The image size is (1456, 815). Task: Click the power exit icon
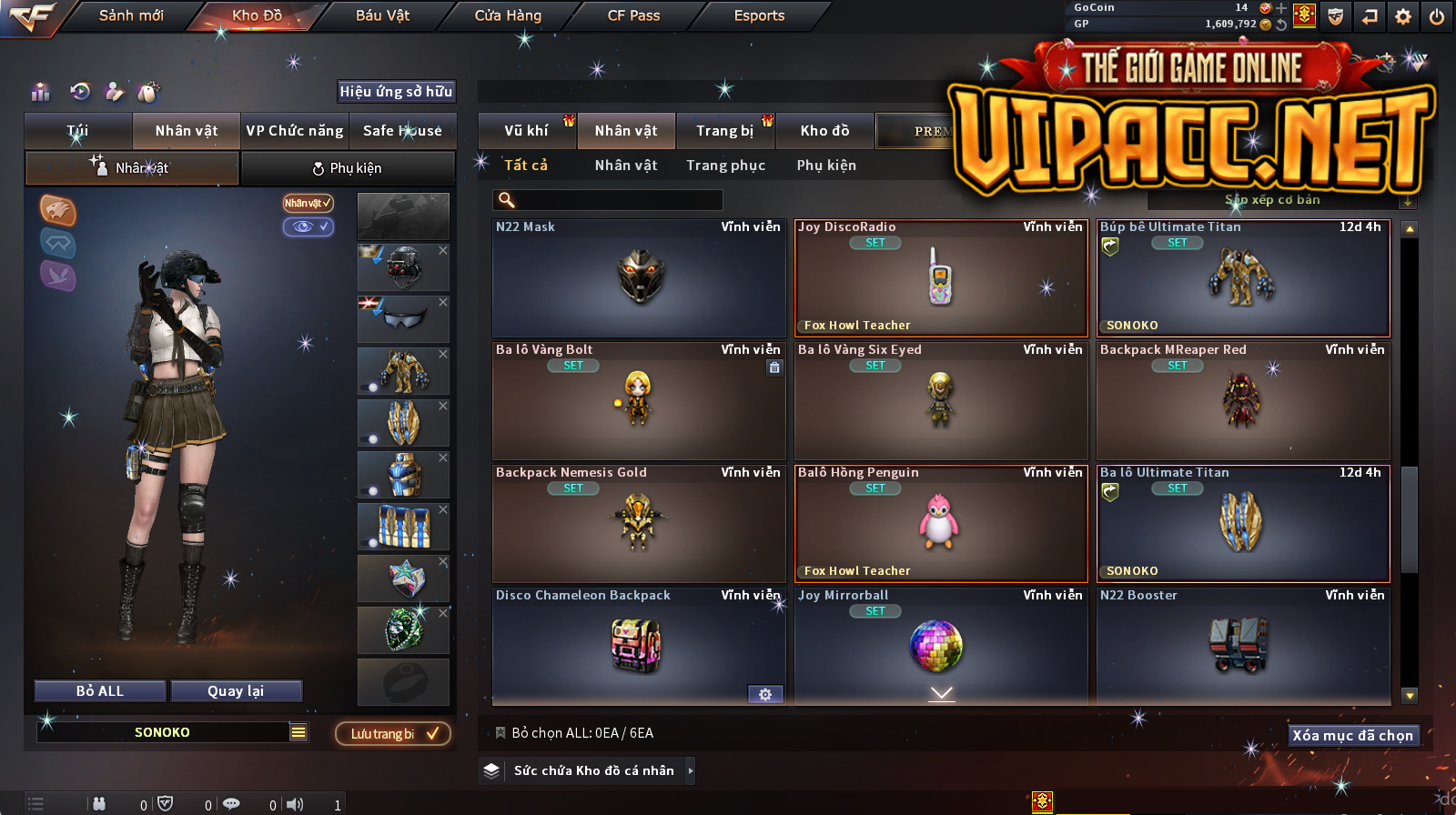click(x=1437, y=16)
